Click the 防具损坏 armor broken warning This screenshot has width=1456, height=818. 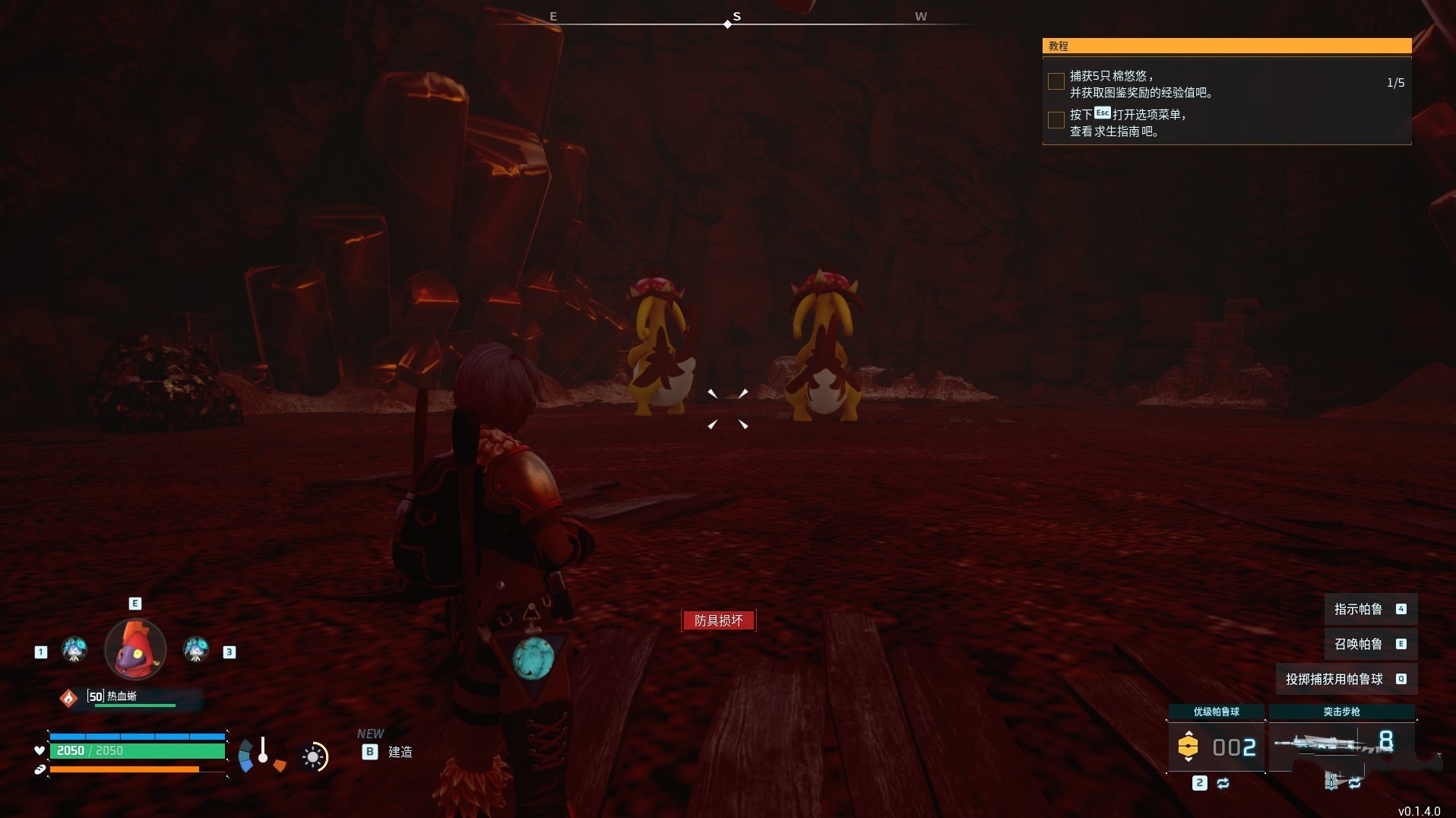(x=718, y=620)
